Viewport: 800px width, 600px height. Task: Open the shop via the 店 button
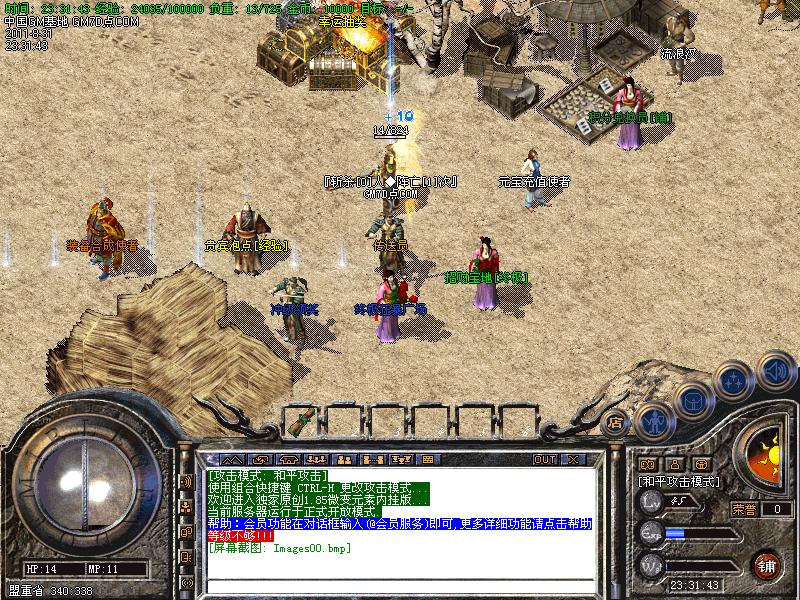[615, 421]
